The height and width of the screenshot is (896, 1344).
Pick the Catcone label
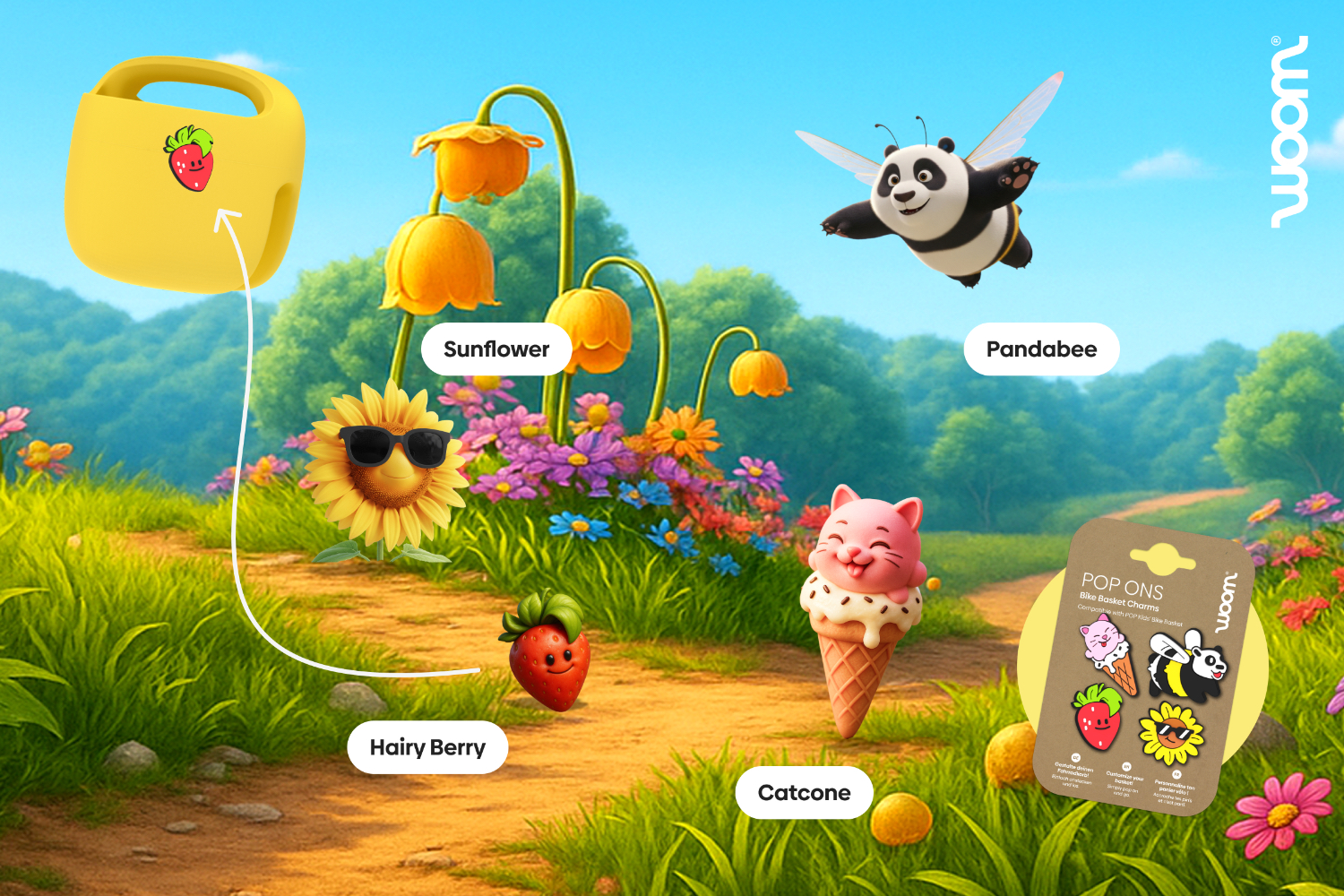[x=804, y=793]
